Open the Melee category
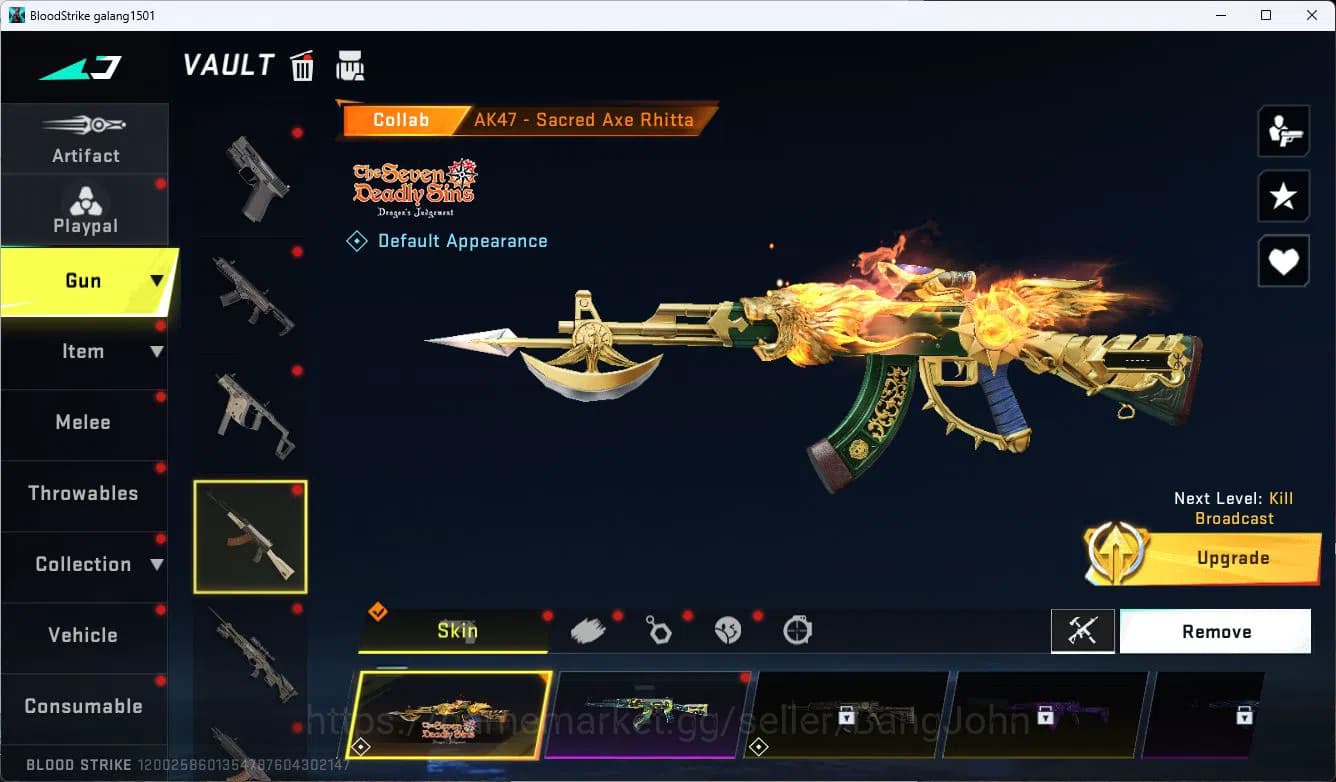Image resolution: width=1336 pixels, height=782 pixels. tap(83, 423)
